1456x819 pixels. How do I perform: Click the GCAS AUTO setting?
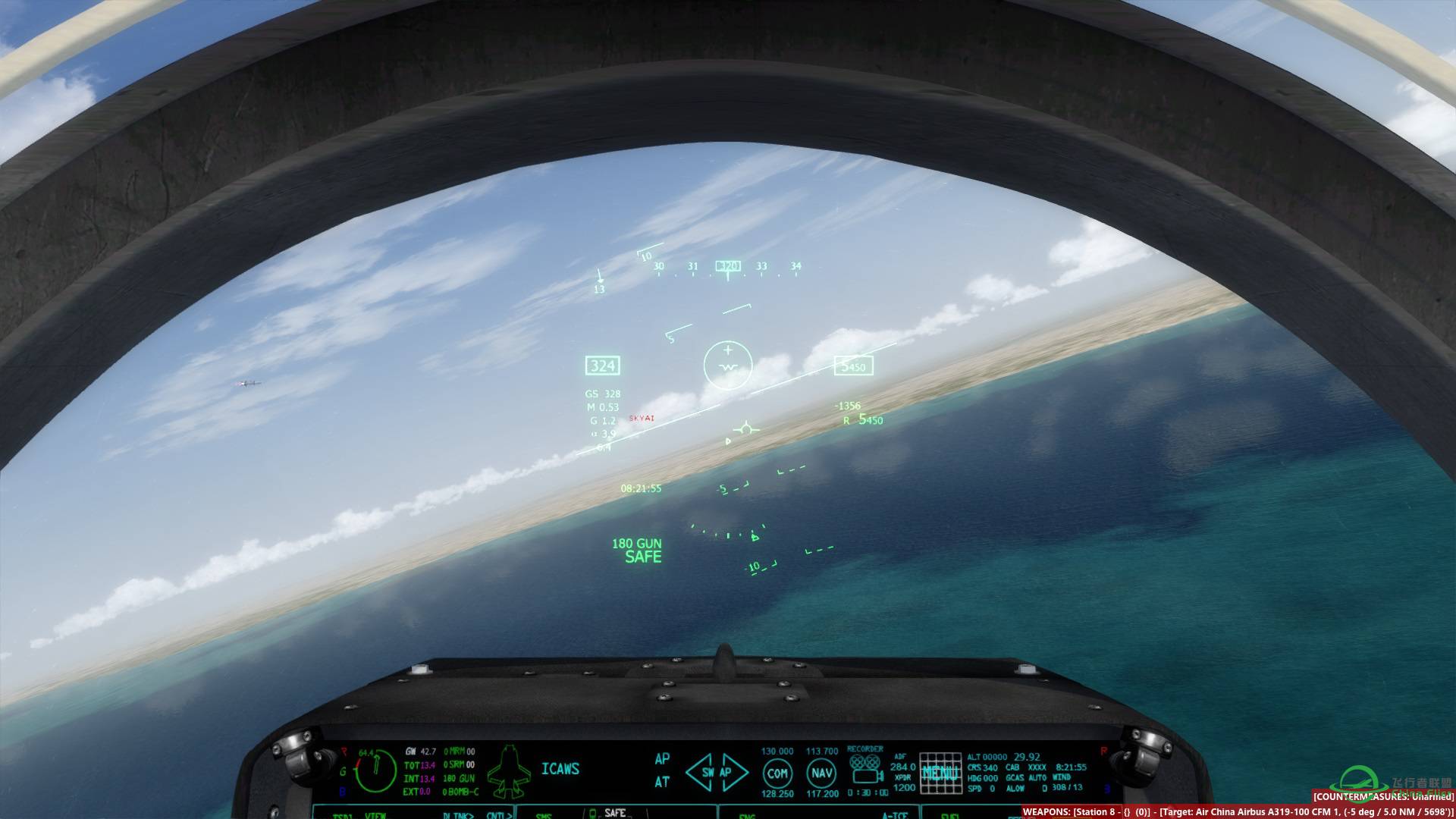1026,778
